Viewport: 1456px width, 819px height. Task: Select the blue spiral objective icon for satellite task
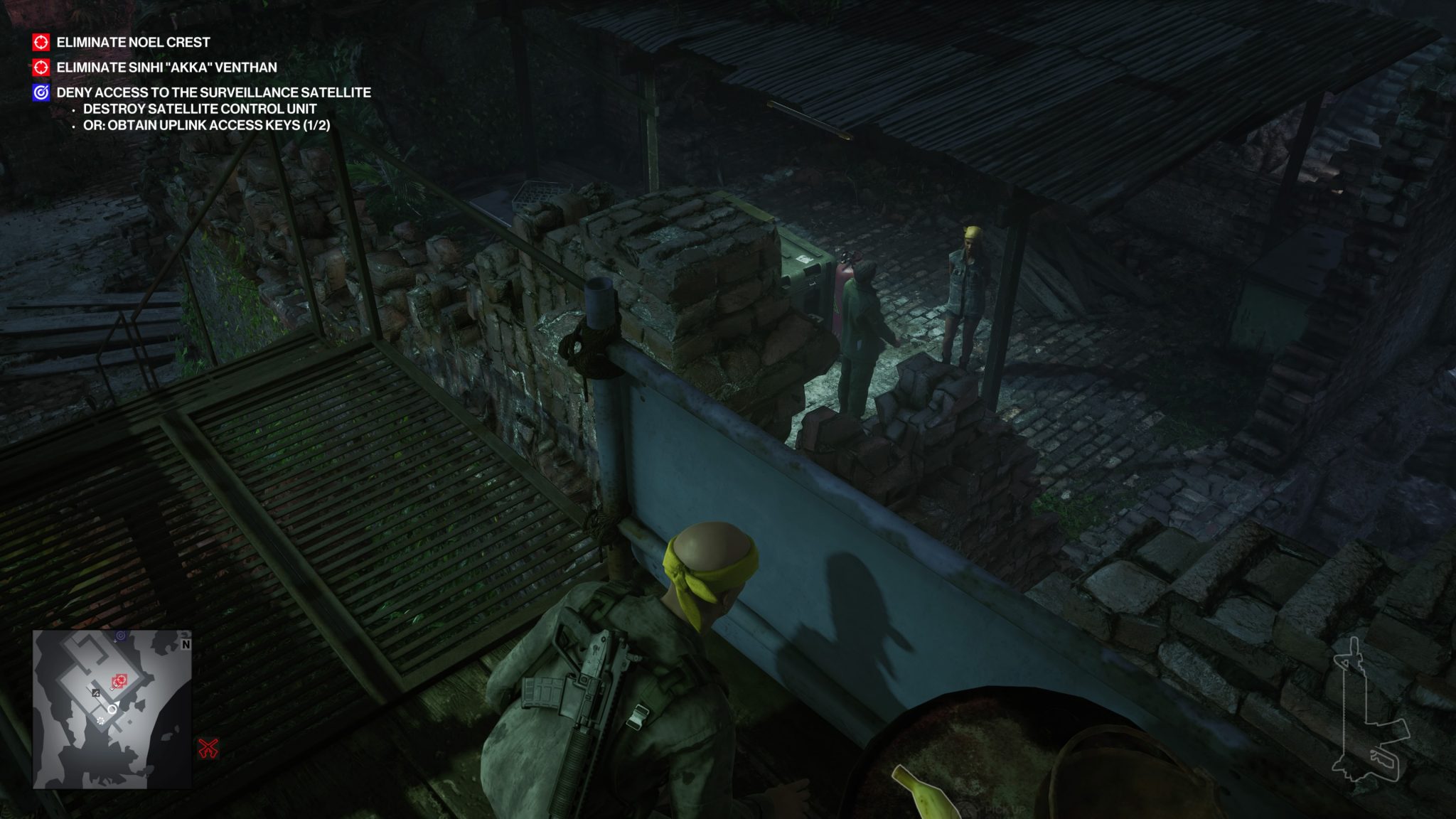[x=43, y=92]
